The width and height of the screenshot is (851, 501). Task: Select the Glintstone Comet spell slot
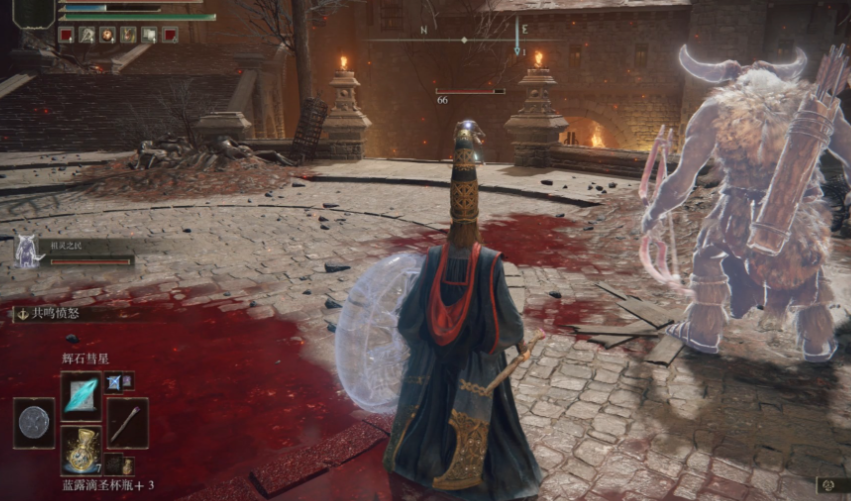(80, 392)
